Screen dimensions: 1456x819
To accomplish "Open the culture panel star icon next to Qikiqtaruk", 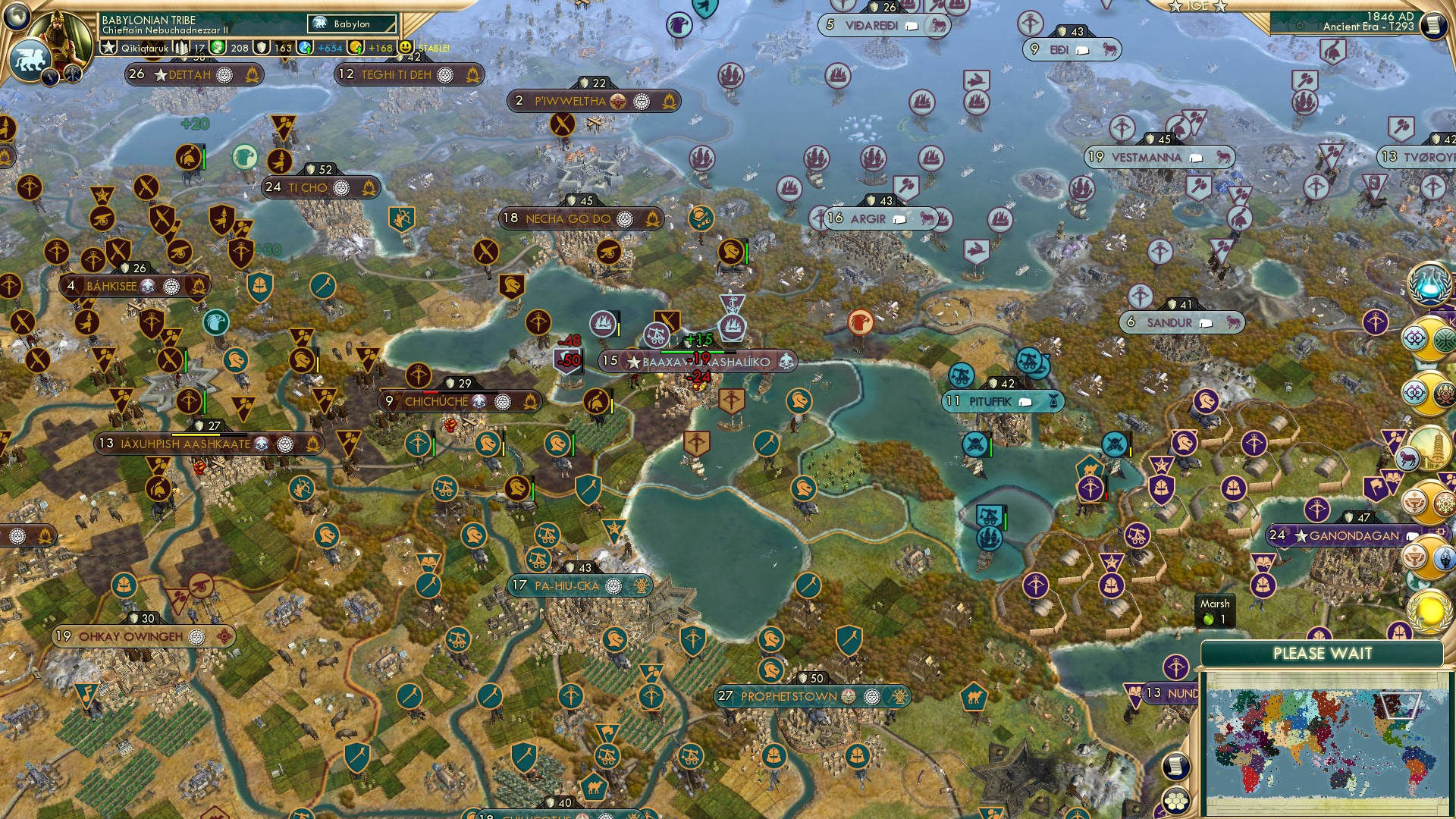I will (108, 47).
